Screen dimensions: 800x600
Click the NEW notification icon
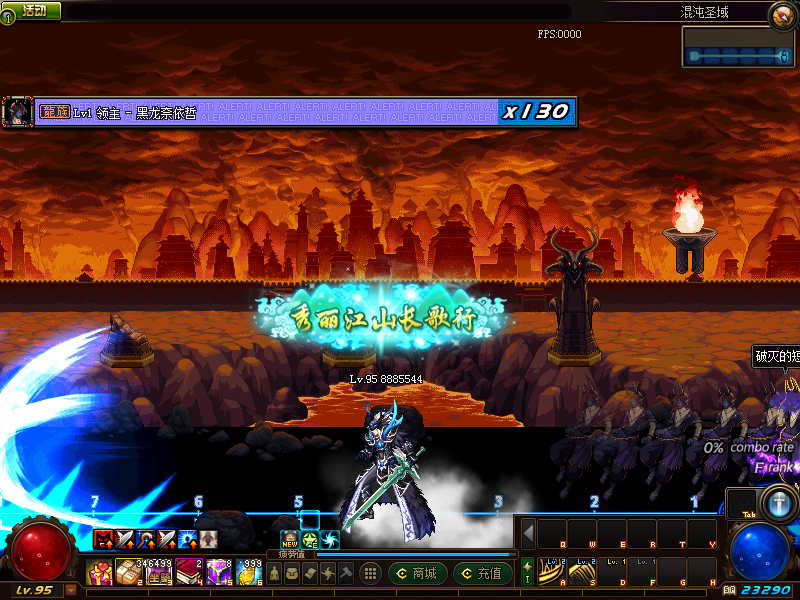[x=290, y=540]
